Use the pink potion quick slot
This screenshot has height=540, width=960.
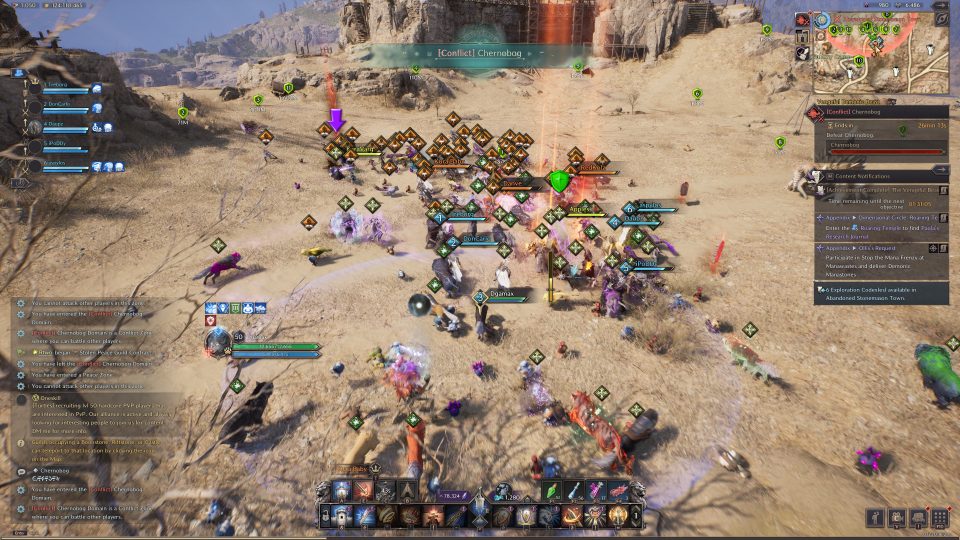point(597,490)
